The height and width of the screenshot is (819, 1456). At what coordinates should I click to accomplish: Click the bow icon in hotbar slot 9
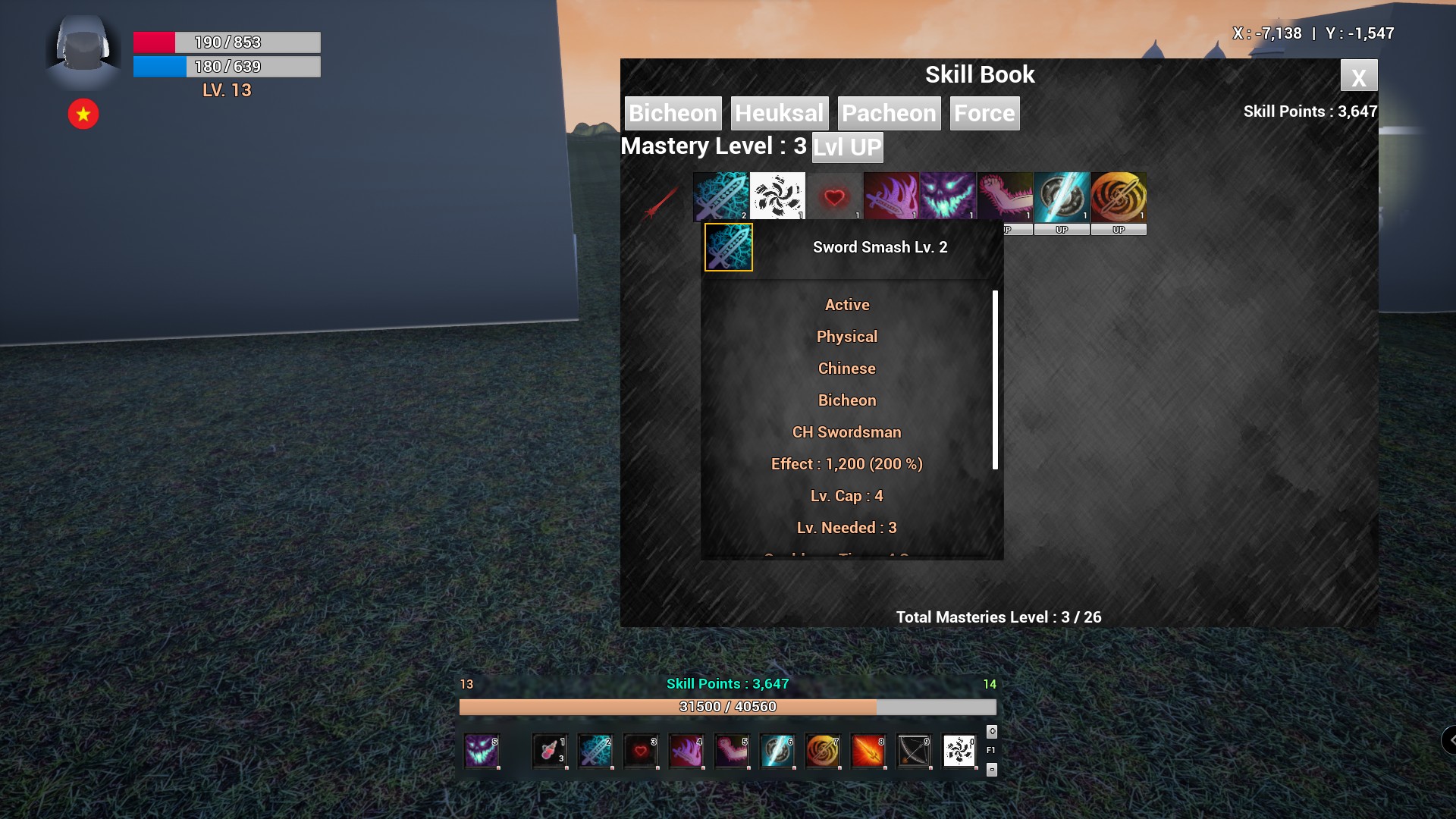pyautogui.click(x=914, y=752)
